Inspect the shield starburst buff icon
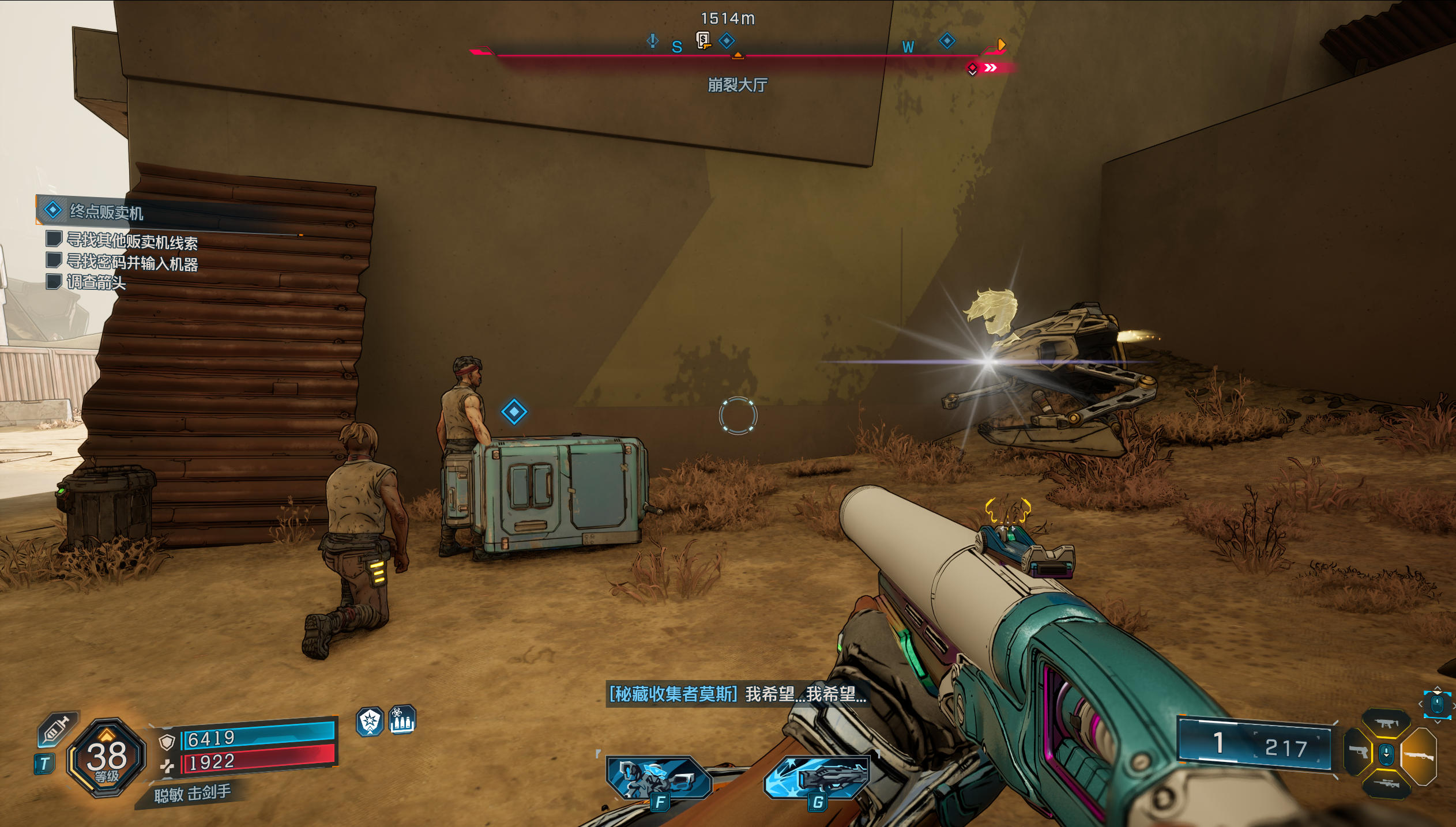This screenshot has width=1456, height=827. tap(370, 721)
